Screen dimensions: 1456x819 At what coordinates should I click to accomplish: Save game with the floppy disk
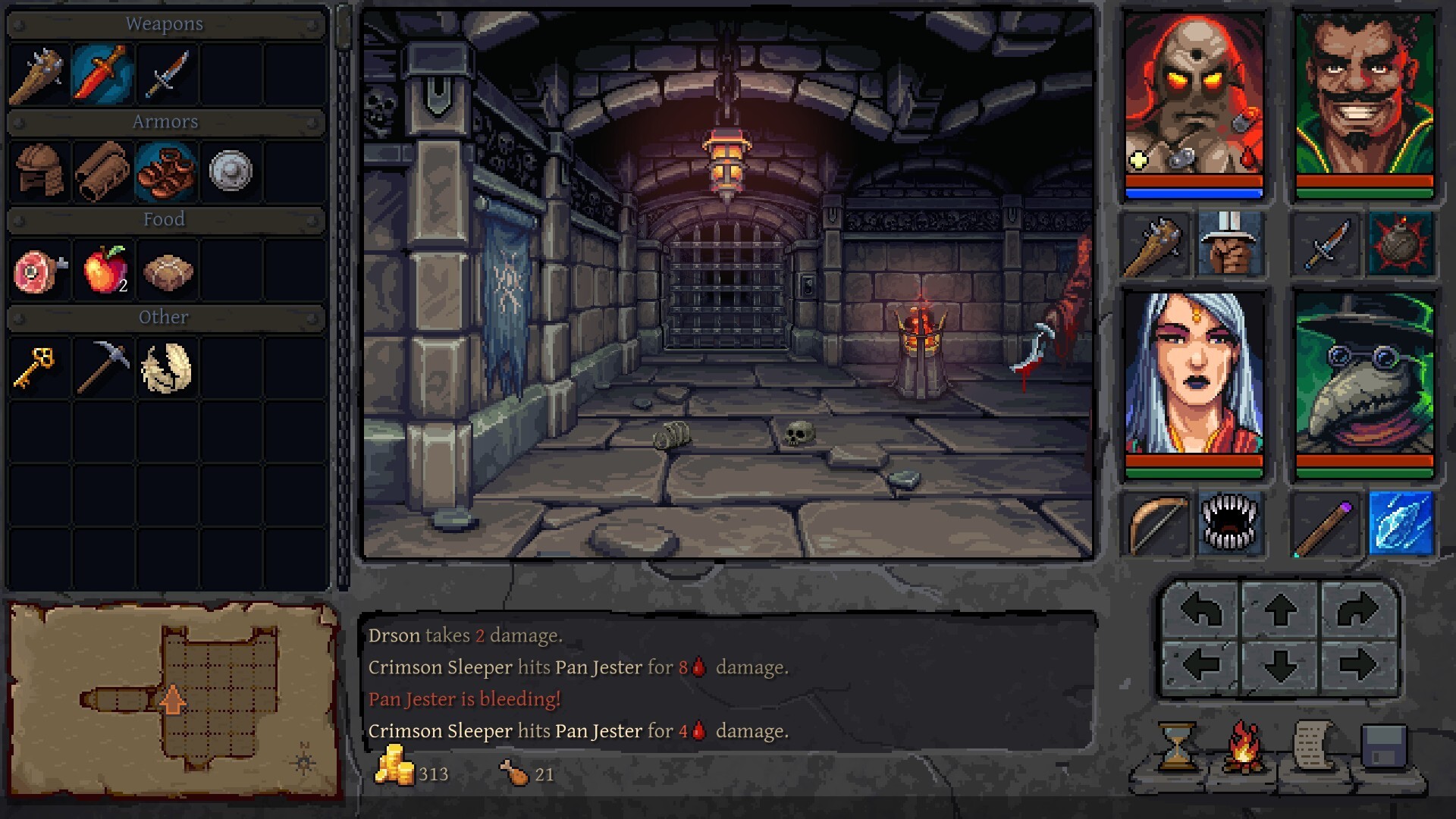[x=1385, y=747]
